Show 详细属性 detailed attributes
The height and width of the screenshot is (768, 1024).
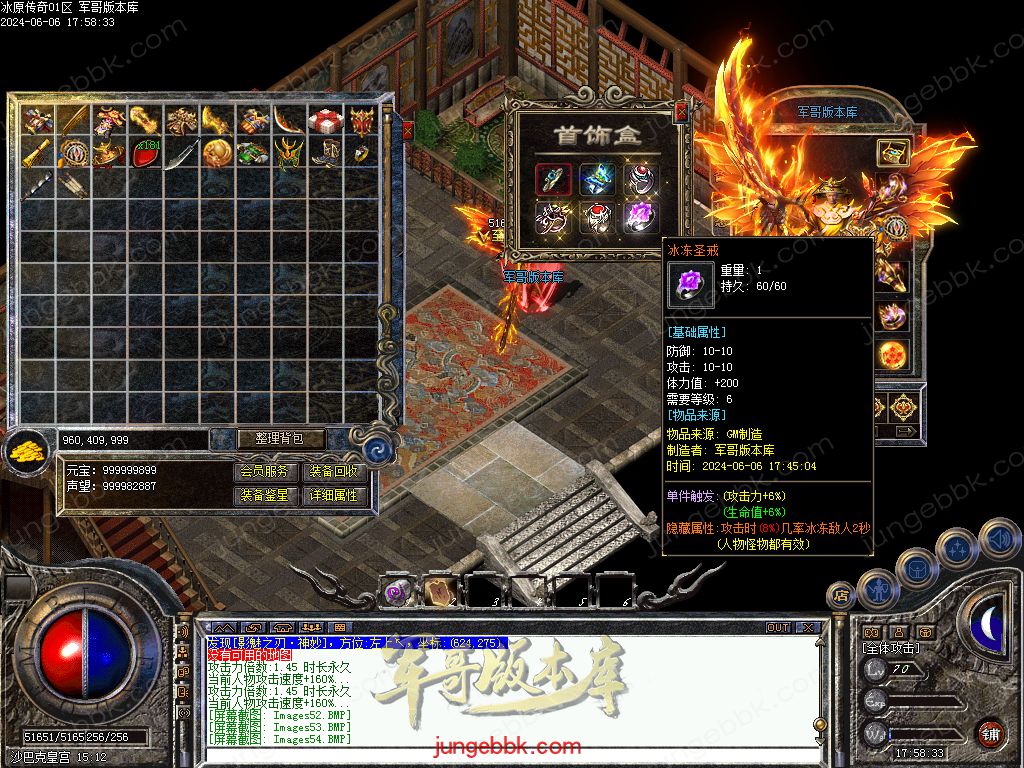(x=334, y=495)
